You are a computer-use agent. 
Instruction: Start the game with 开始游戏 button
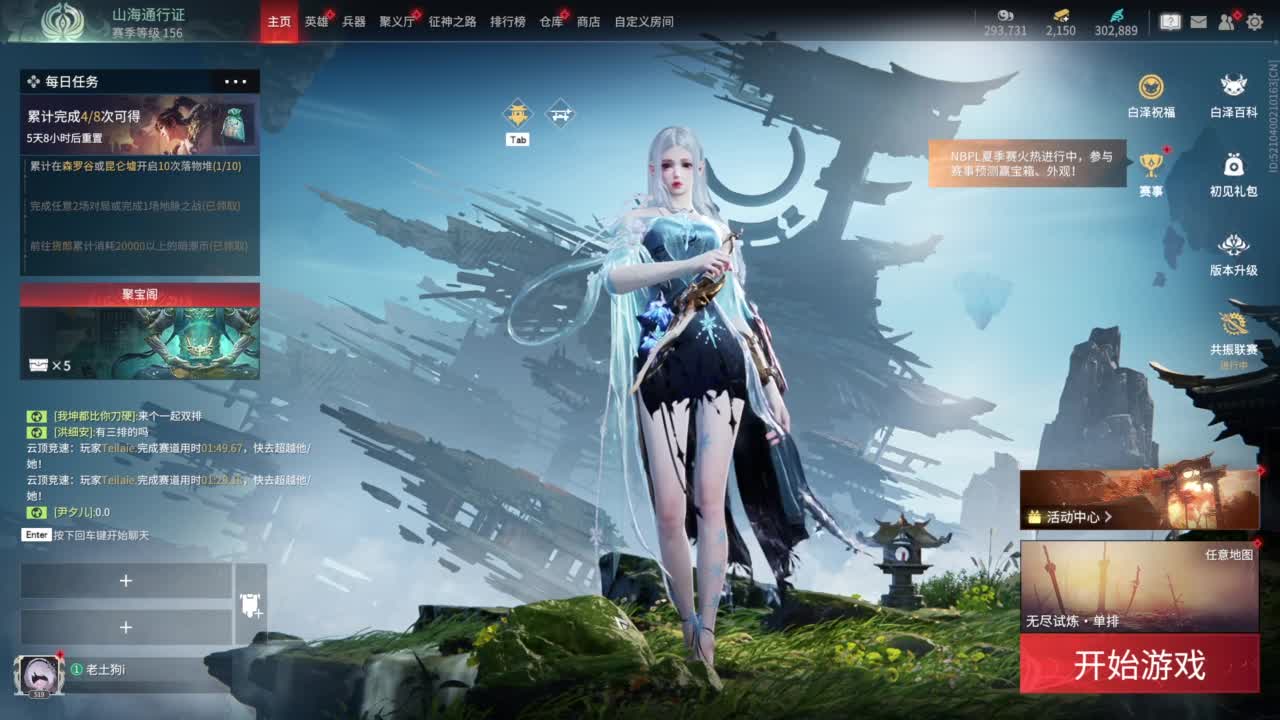pos(1139,665)
